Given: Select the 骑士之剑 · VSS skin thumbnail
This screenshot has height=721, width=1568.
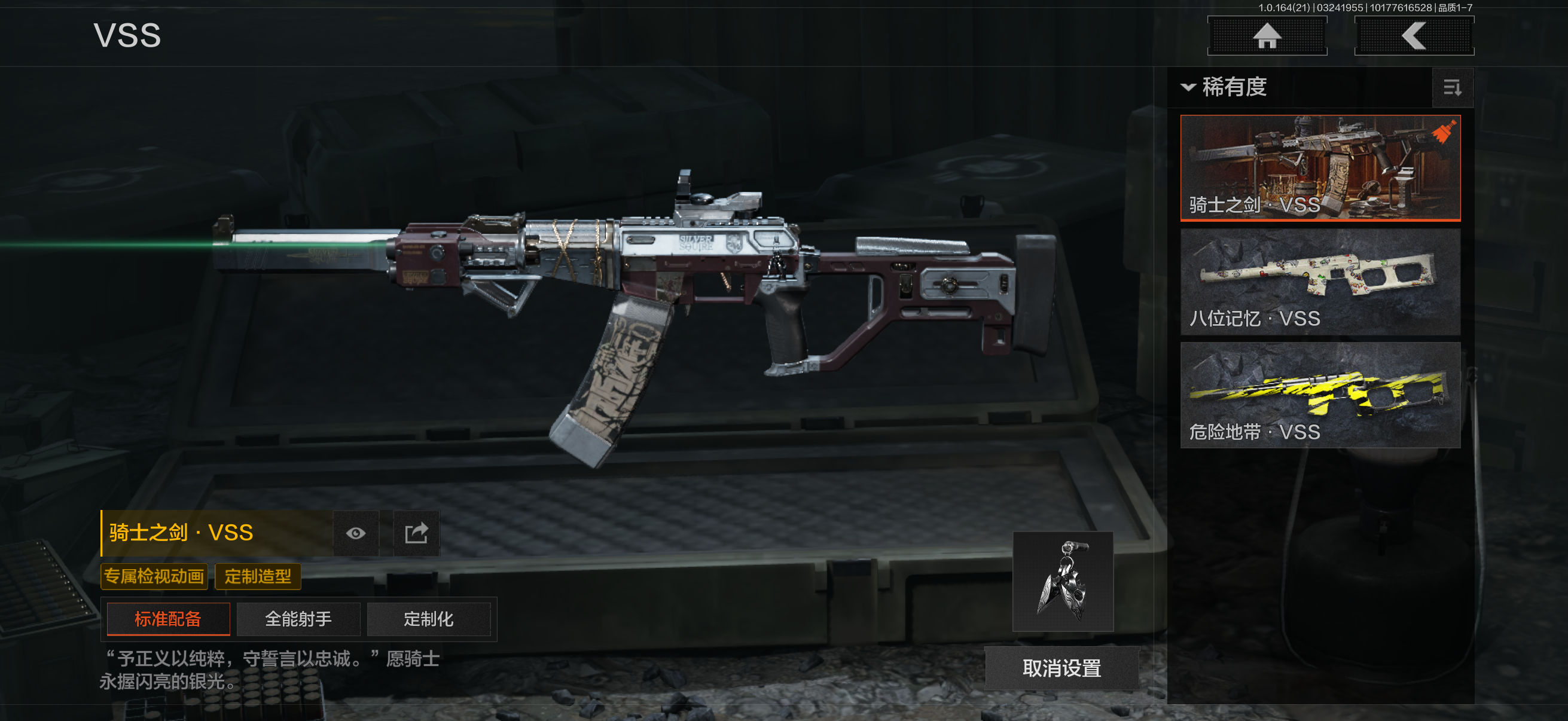Looking at the screenshot, I should tap(1320, 167).
